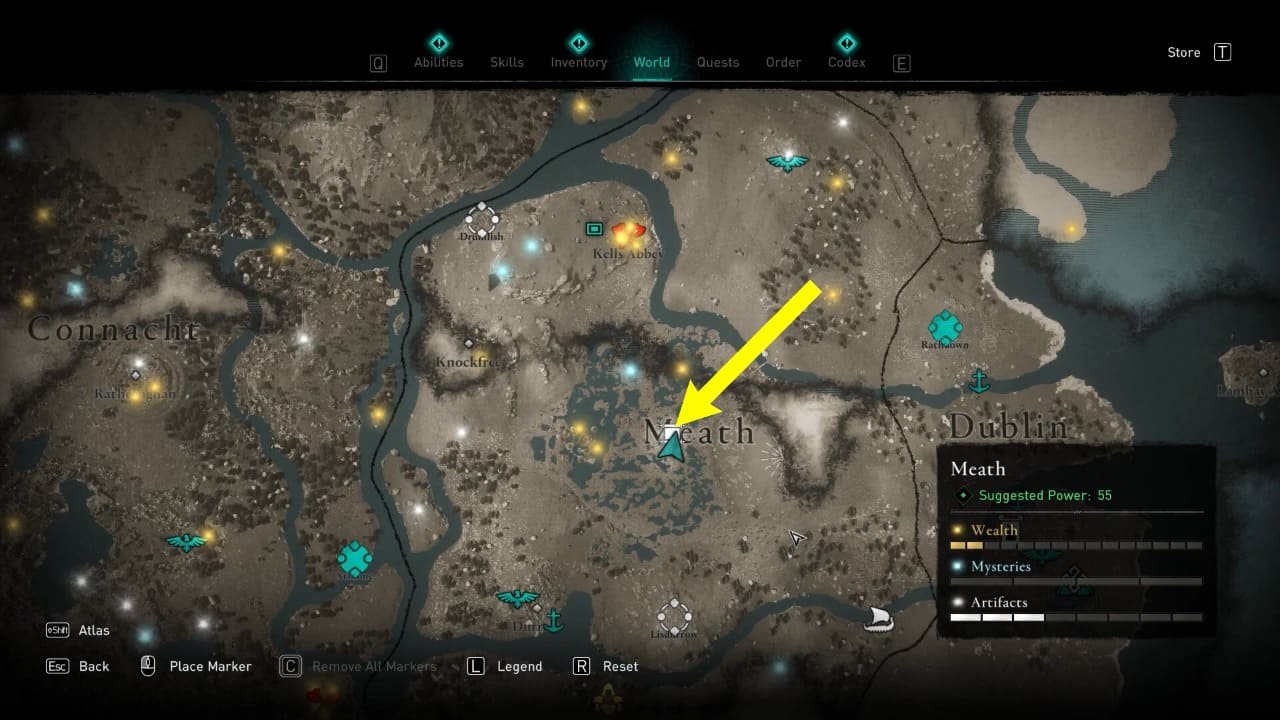
Task: Click the Drumlish ring fort icon
Action: pyautogui.click(x=481, y=218)
